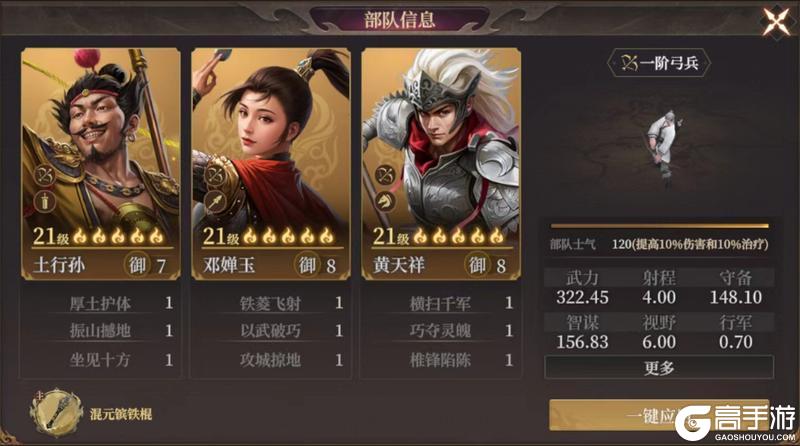Show more stats with 更多 button
This screenshot has height=446, width=800.
coord(659,367)
